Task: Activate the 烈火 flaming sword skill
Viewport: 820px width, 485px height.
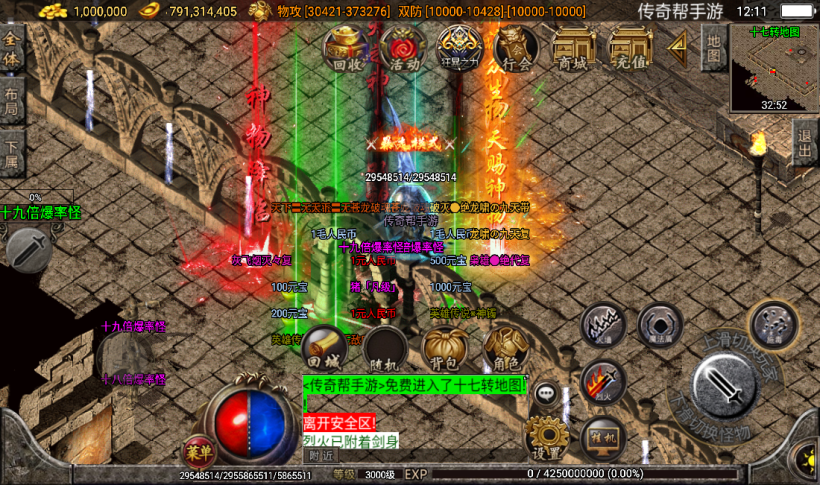Action: coord(603,381)
